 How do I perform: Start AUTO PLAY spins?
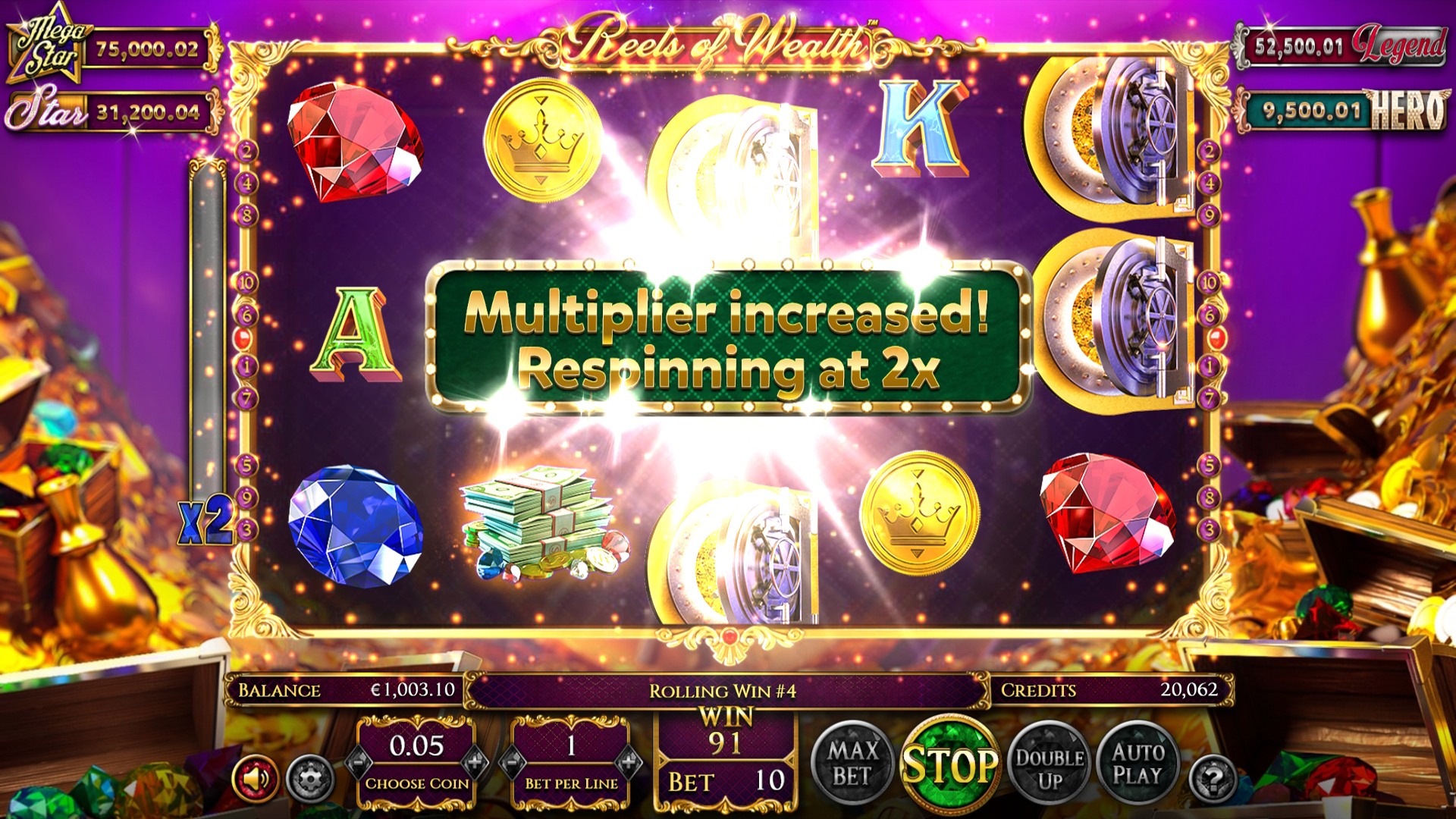(1139, 761)
